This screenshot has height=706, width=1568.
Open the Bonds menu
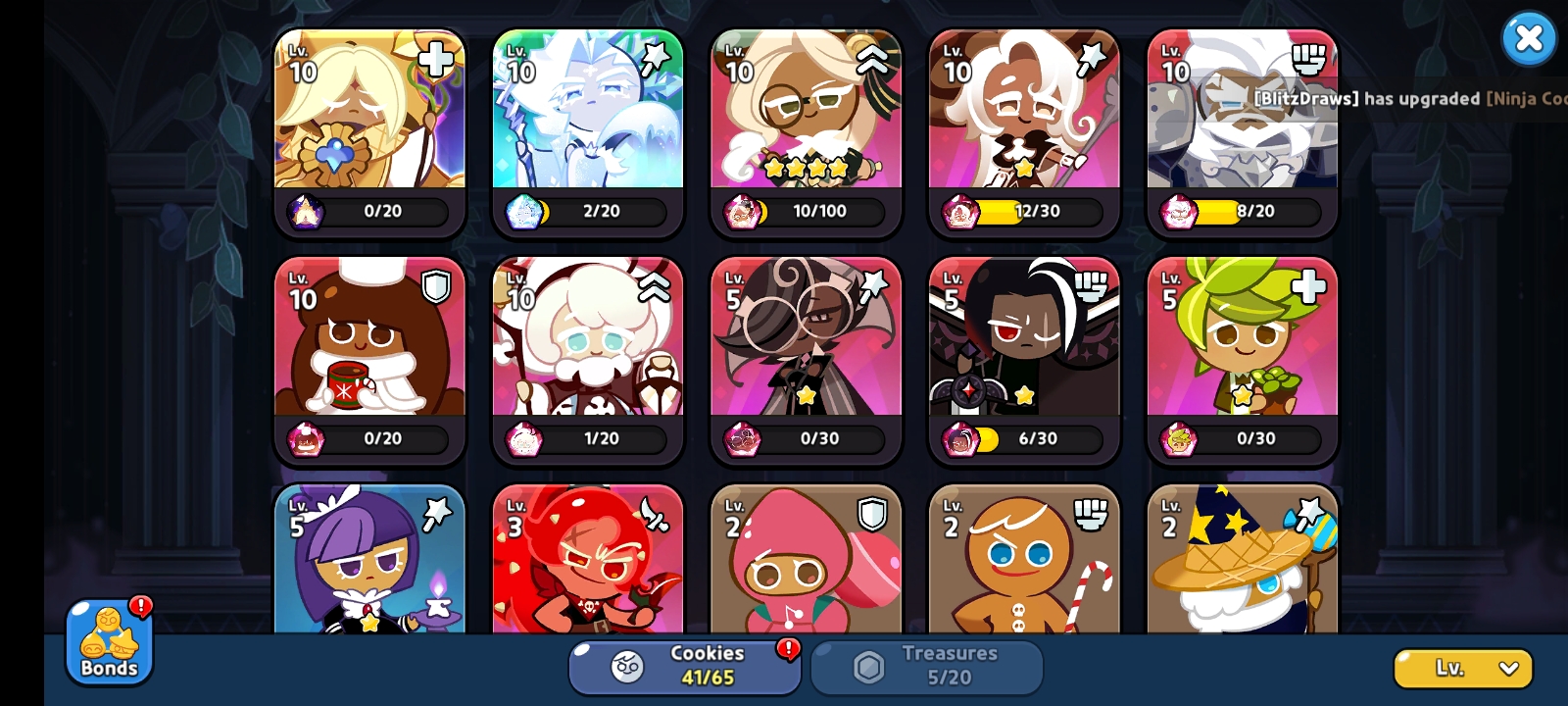[x=108, y=642]
